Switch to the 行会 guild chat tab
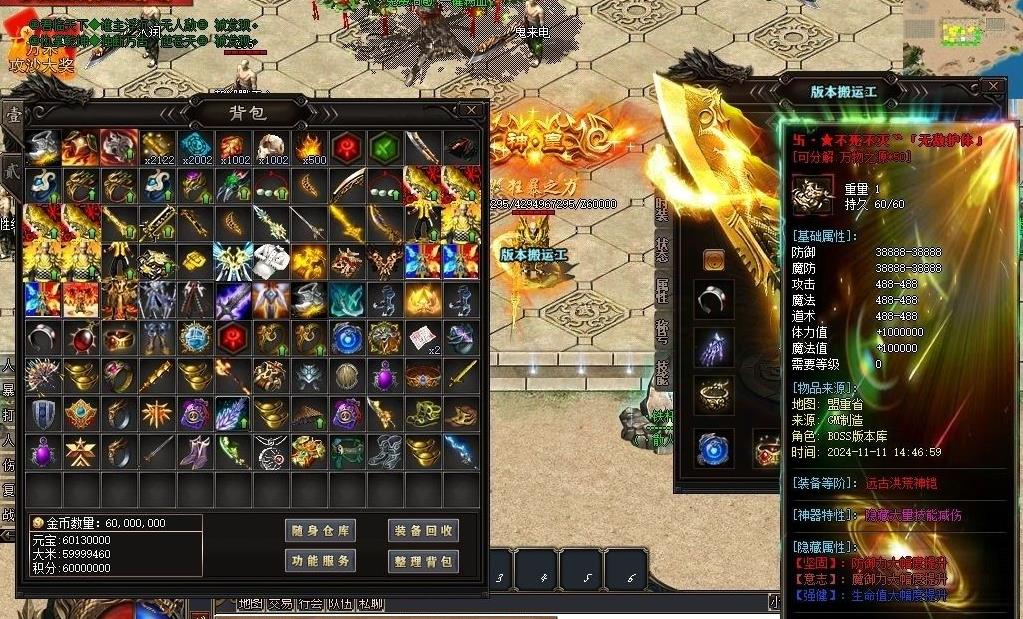 311,604
